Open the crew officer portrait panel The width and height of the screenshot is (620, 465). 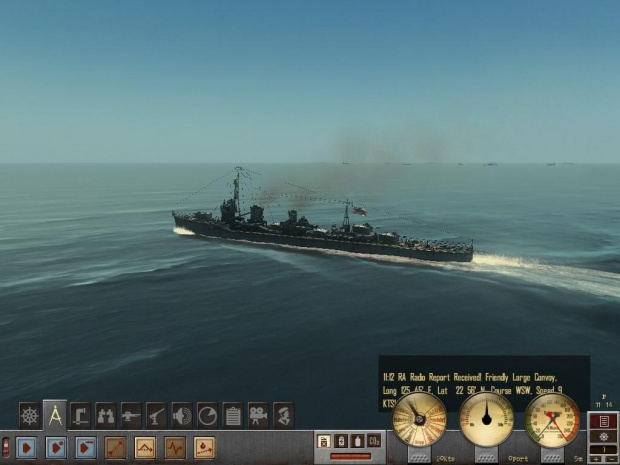point(283,414)
